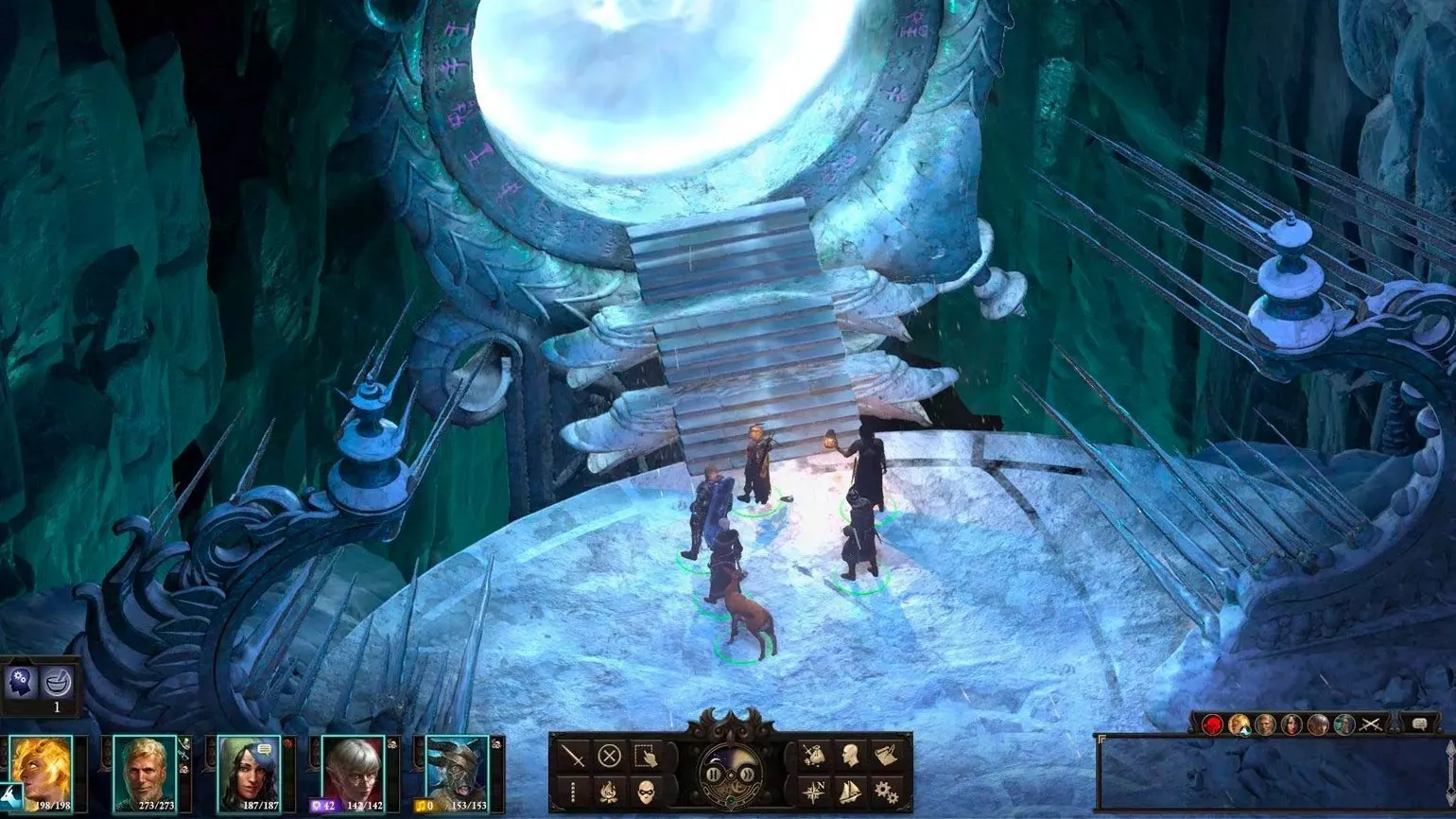Toggle stealth mode with the masked face

pyautogui.click(x=646, y=790)
